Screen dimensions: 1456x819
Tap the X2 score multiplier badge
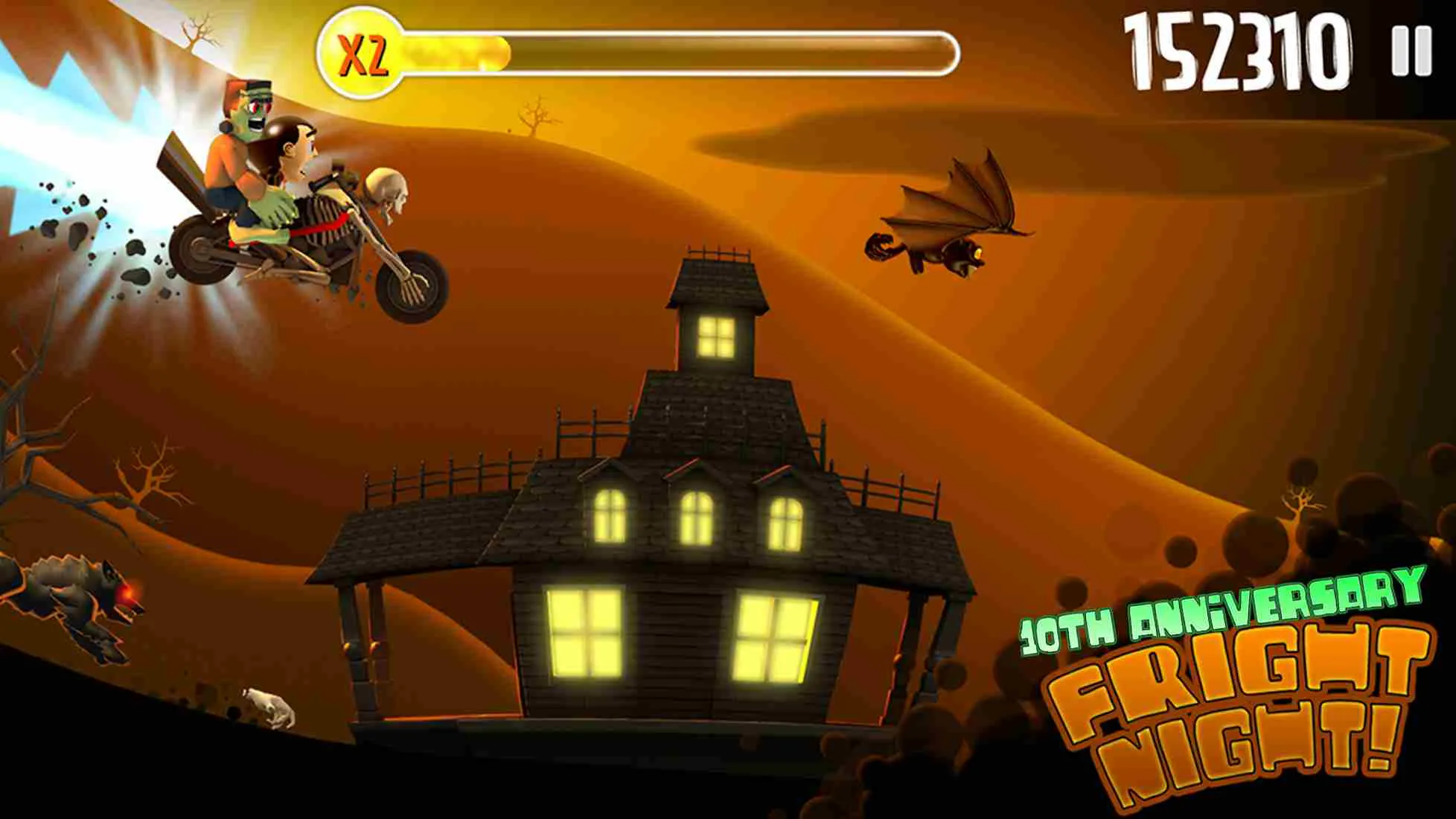coord(363,49)
